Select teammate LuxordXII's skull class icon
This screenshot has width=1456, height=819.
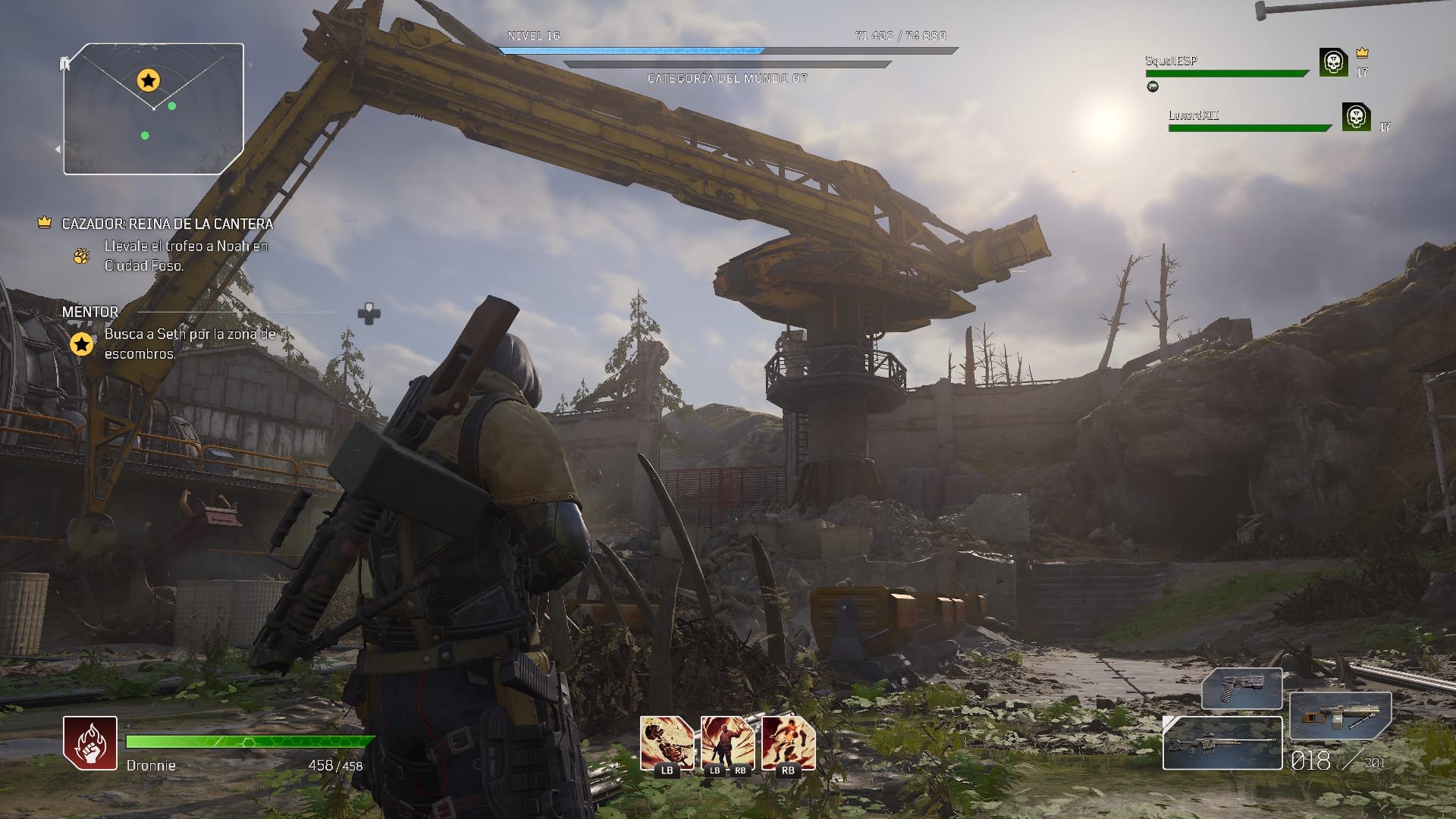1356,117
